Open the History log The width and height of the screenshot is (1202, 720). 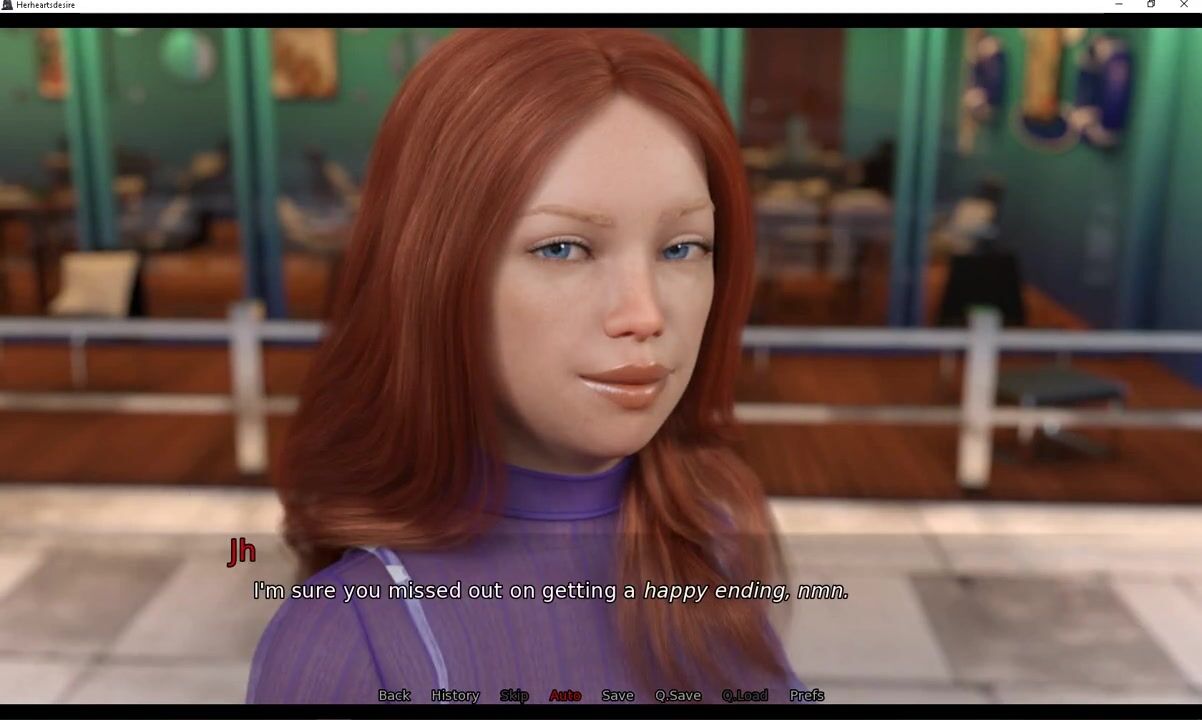(455, 695)
